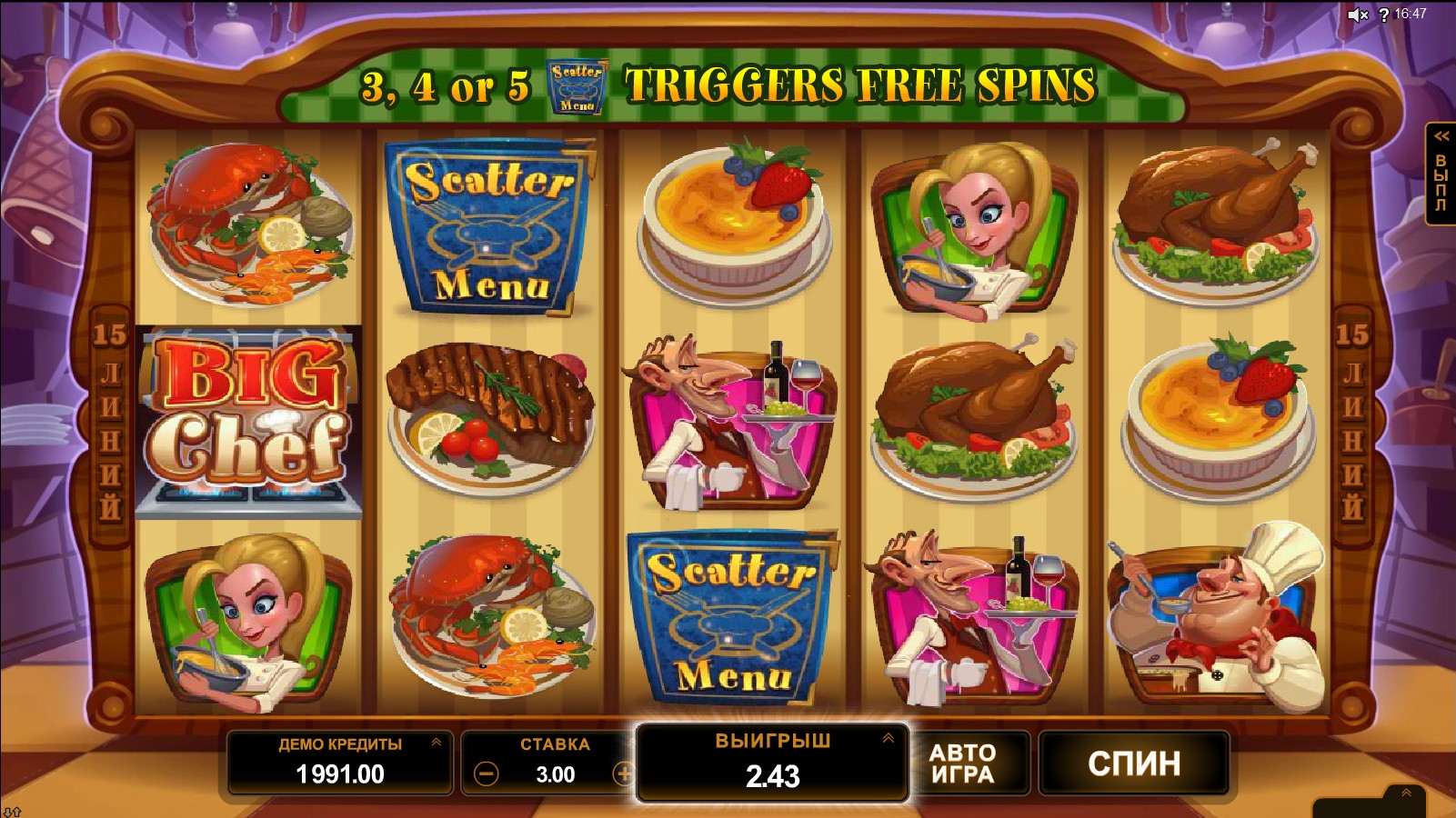Open help via the question mark icon
1456x818 pixels.
pyautogui.click(x=1383, y=15)
